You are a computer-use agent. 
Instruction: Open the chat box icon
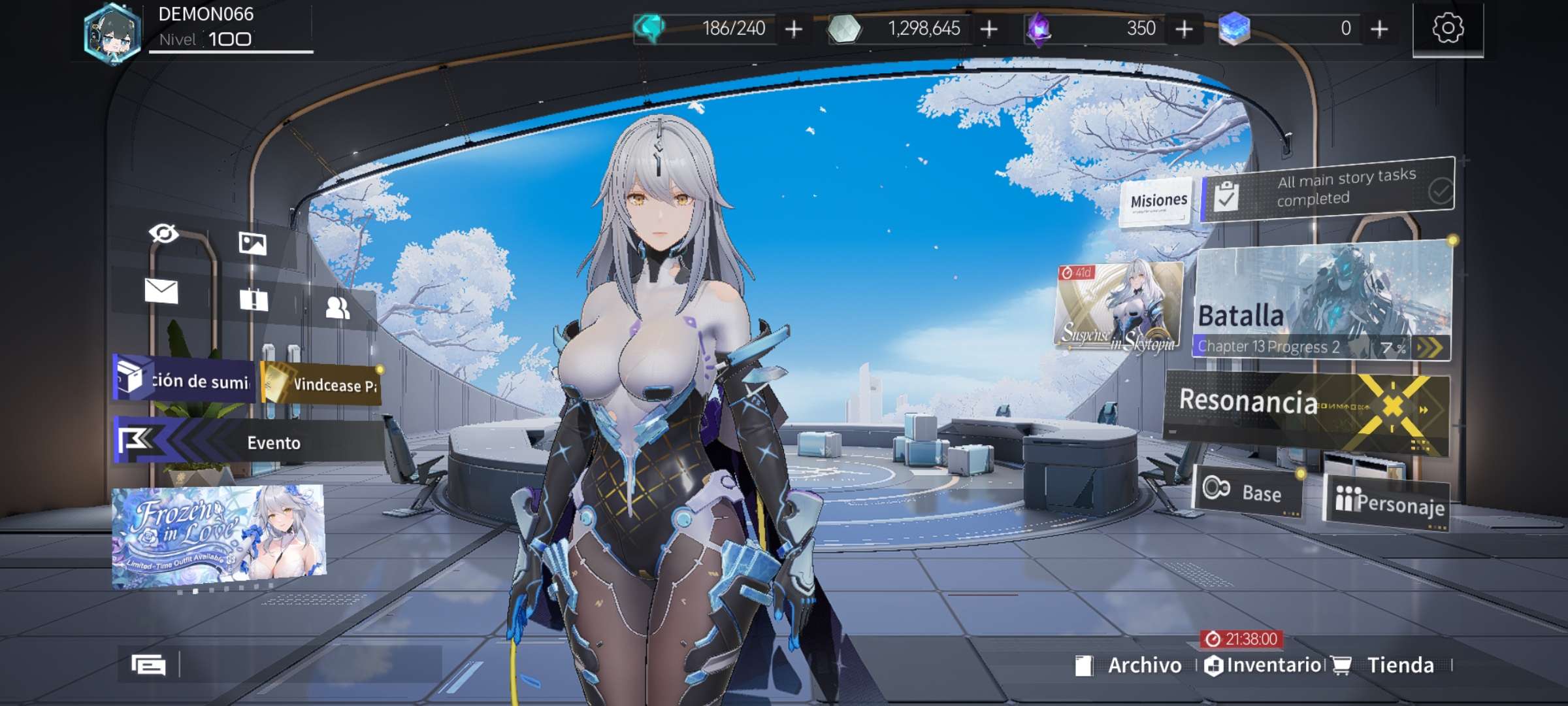[x=148, y=665]
